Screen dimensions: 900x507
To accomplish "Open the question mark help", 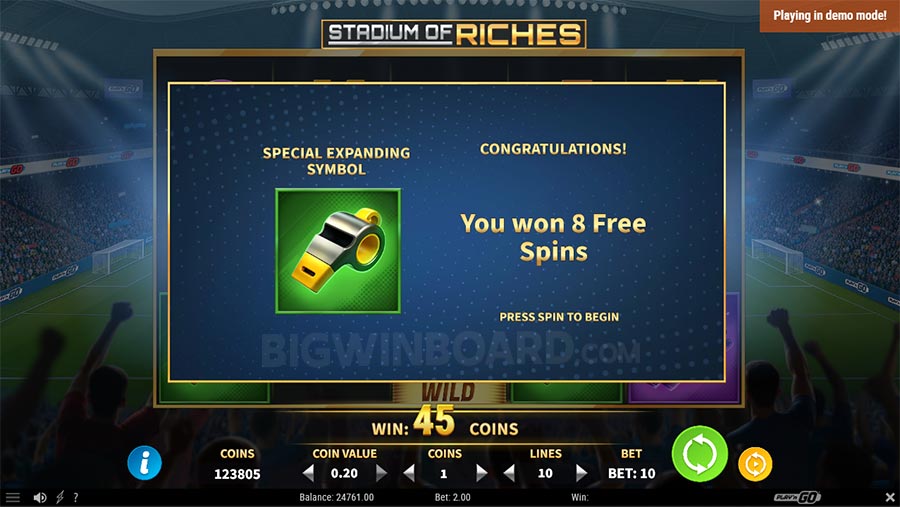I will [x=76, y=497].
